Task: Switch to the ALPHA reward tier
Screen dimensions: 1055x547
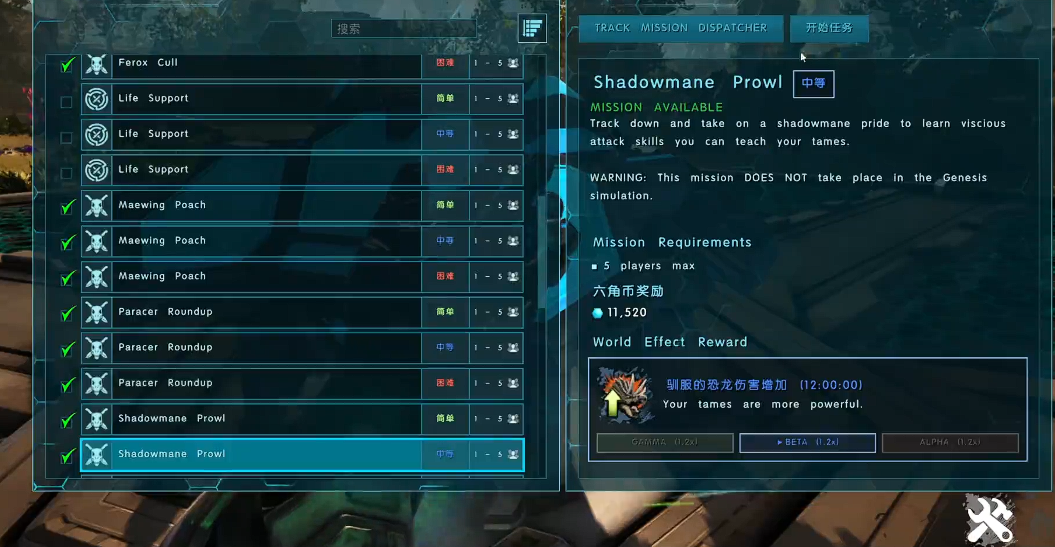Action: click(x=950, y=442)
